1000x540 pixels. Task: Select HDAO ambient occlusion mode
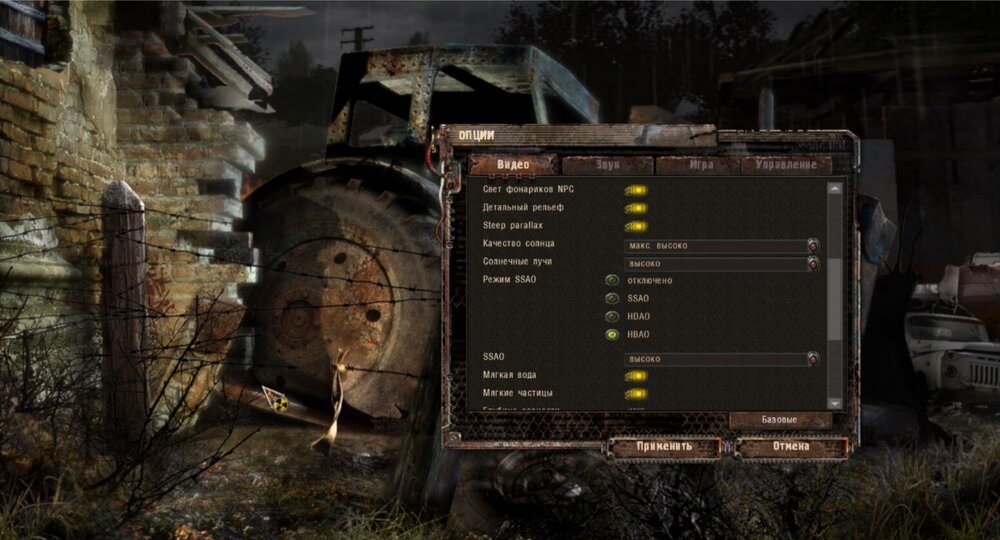pos(611,317)
